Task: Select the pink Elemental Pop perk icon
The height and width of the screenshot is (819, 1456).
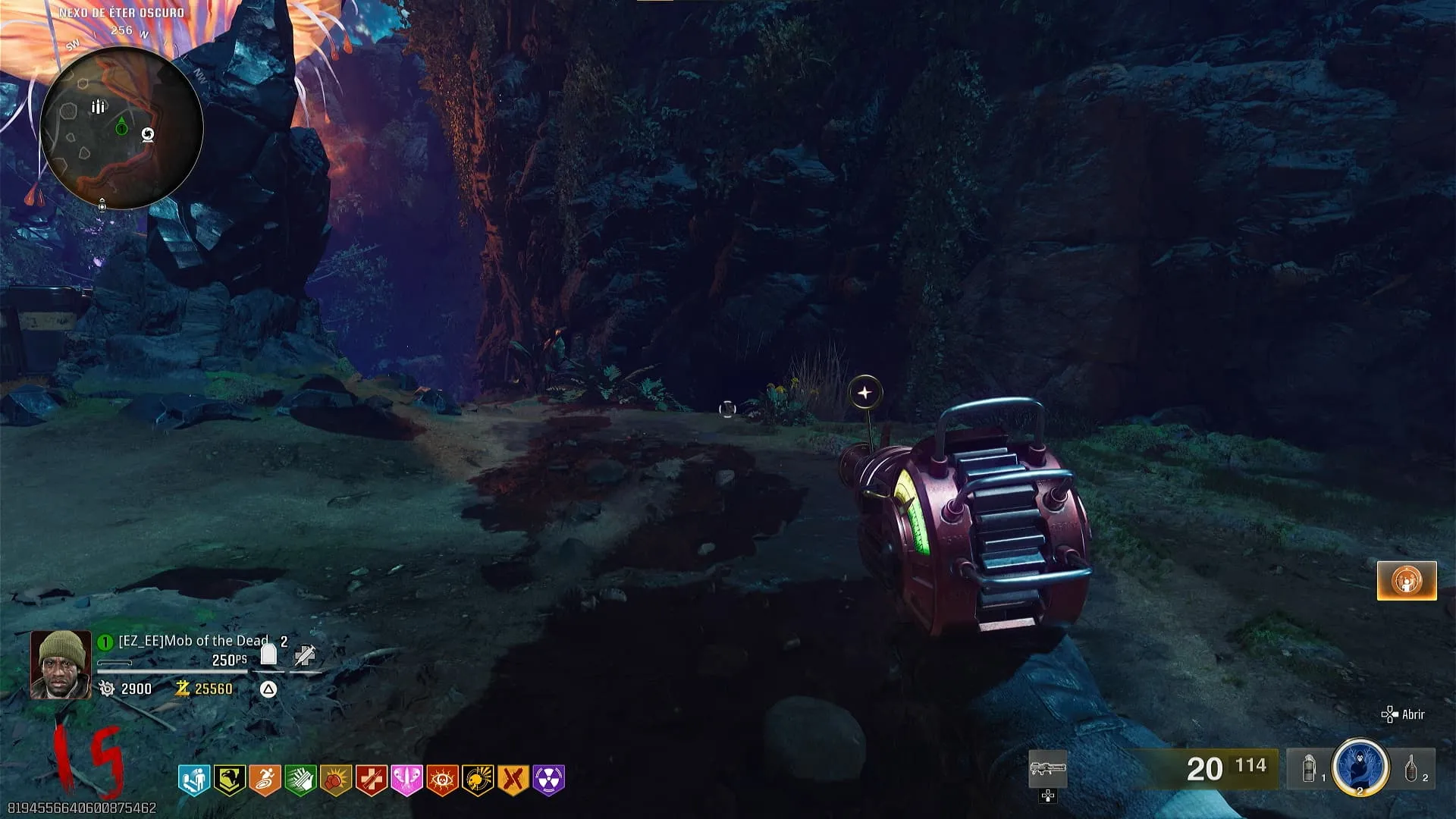Action: [406, 779]
